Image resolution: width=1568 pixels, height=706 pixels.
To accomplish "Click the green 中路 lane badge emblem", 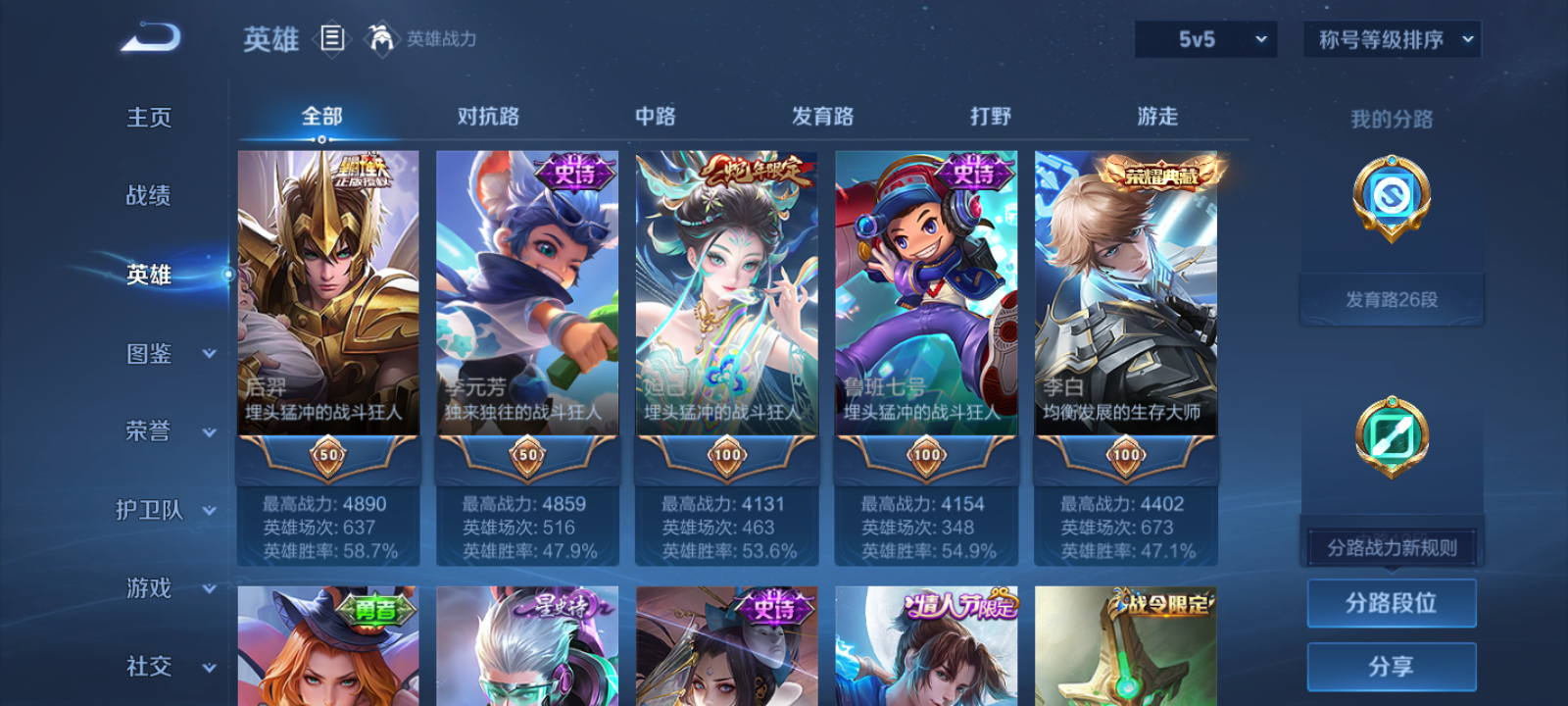I will click(1394, 436).
